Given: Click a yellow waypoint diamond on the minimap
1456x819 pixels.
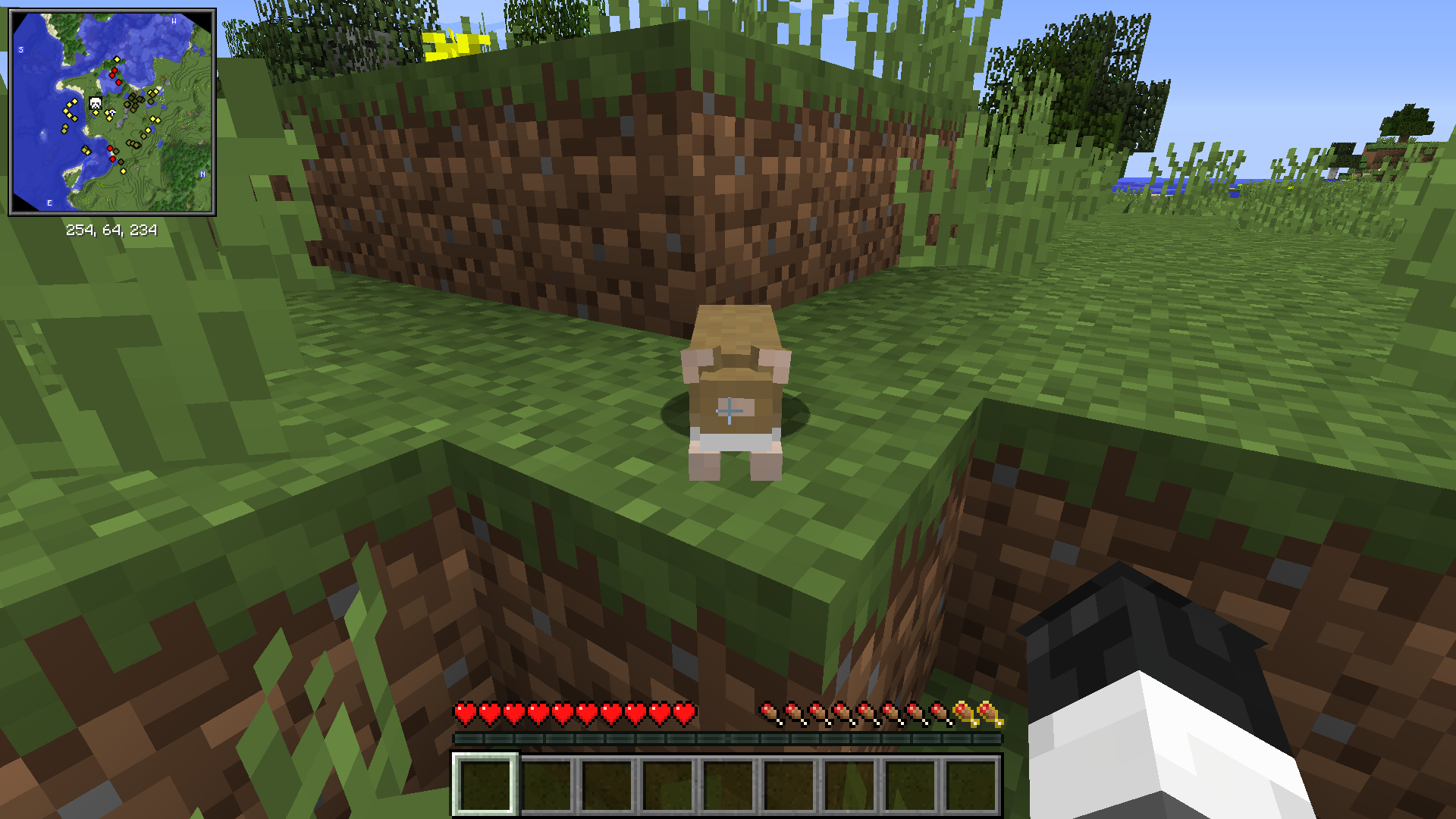Looking at the screenshot, I should tap(117, 60).
